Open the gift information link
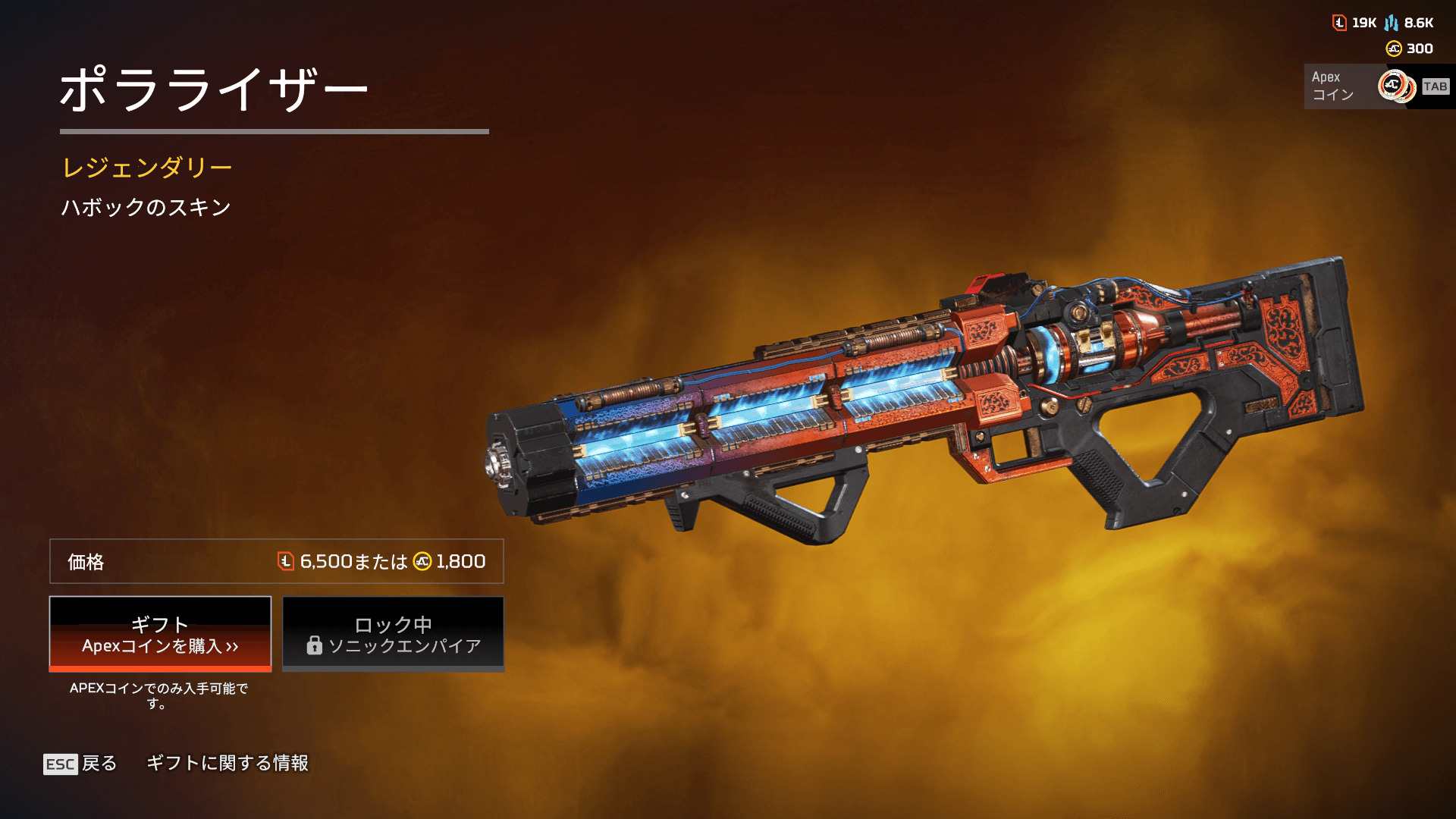 (227, 763)
